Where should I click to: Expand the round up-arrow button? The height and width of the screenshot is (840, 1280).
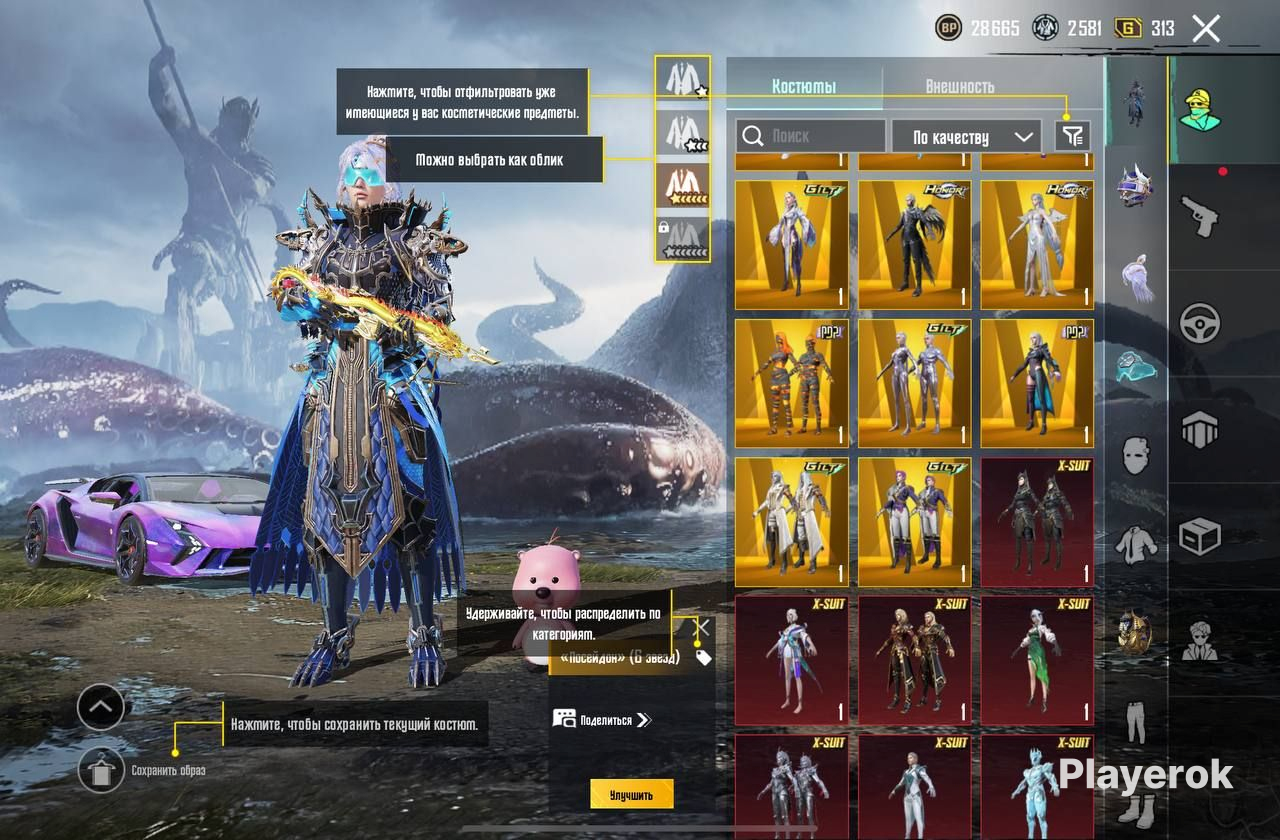(101, 708)
